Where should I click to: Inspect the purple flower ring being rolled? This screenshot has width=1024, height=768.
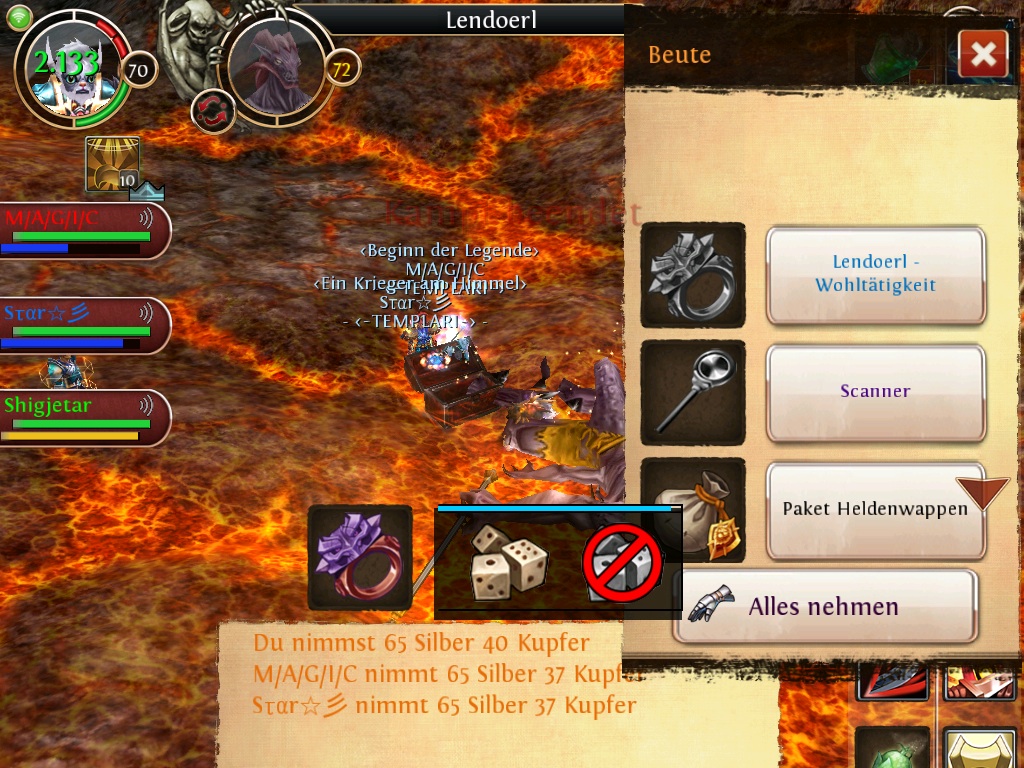tap(360, 557)
